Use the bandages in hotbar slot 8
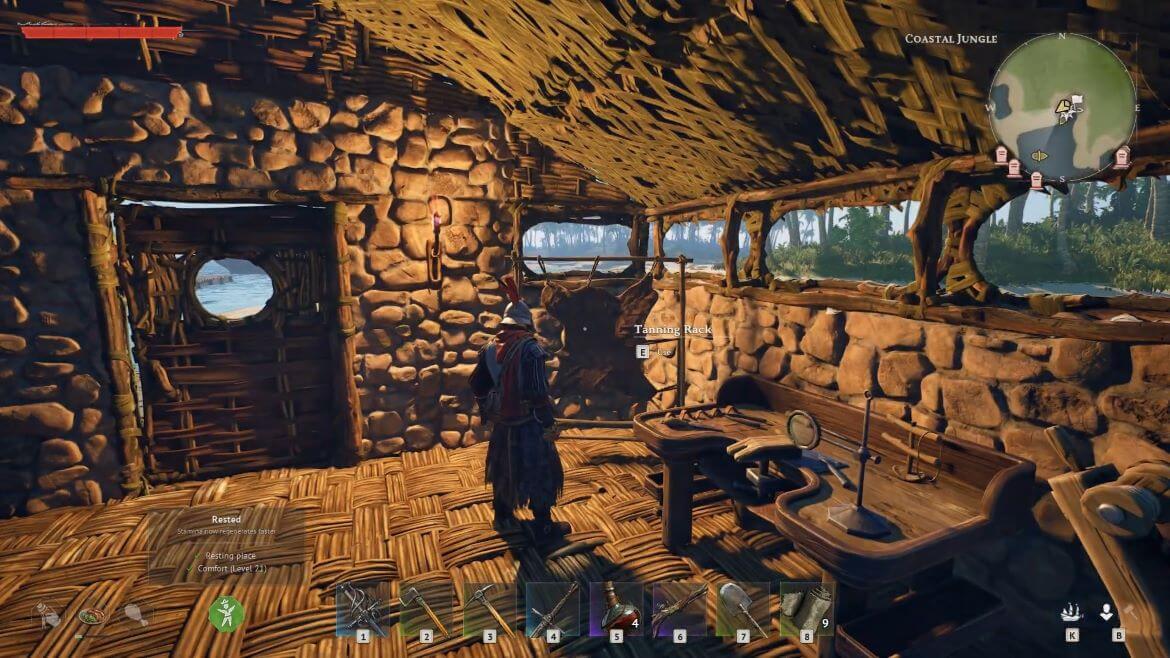The width and height of the screenshot is (1170, 658). 806,608
